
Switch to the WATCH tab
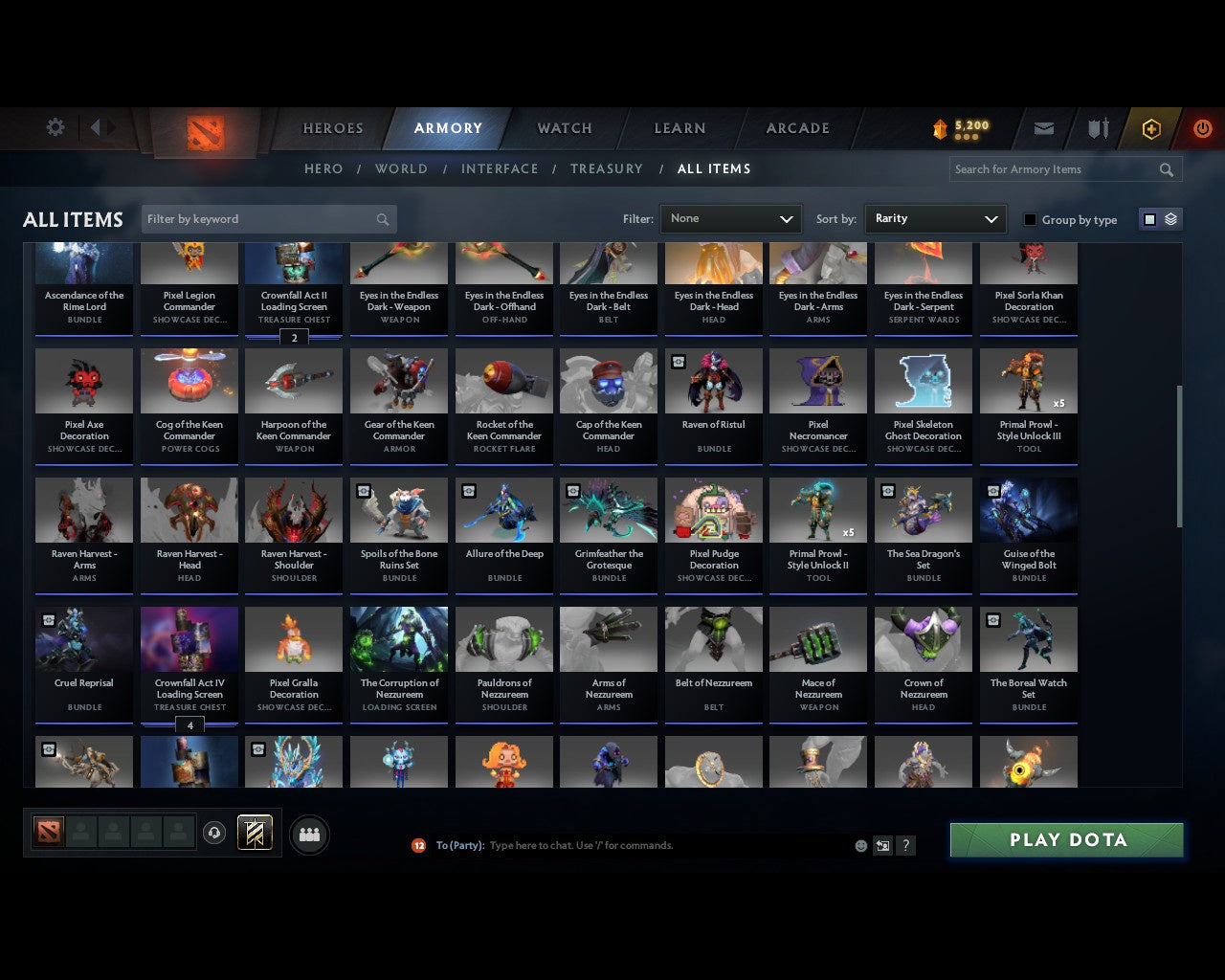pos(564,128)
